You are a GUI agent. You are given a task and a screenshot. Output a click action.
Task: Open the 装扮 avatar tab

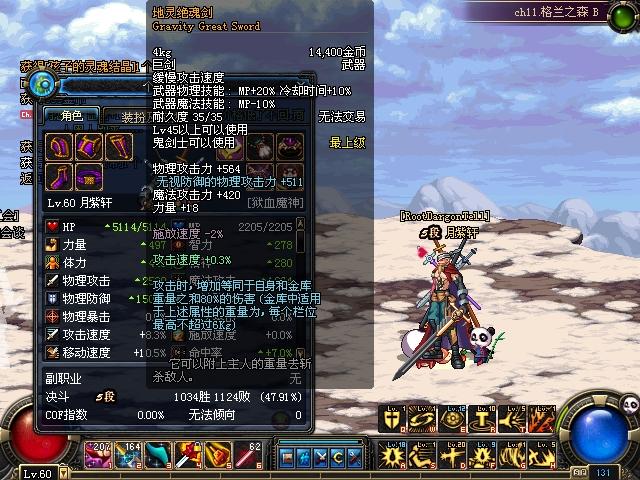tap(134, 116)
